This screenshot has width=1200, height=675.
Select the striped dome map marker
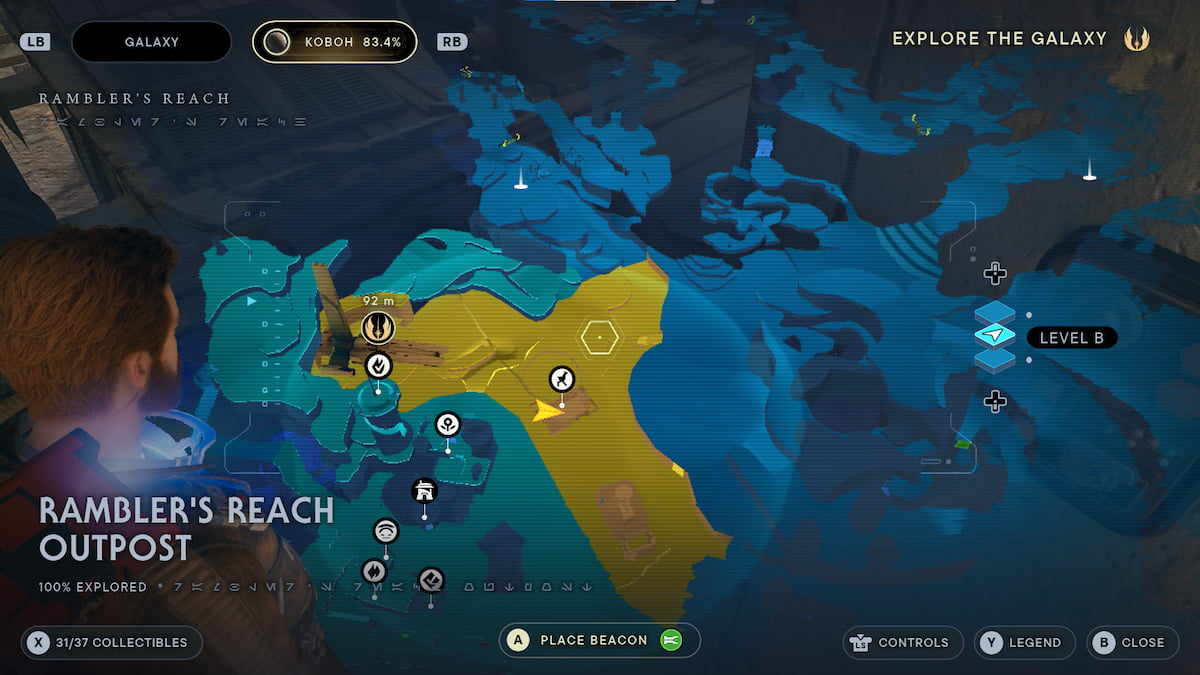(x=386, y=531)
